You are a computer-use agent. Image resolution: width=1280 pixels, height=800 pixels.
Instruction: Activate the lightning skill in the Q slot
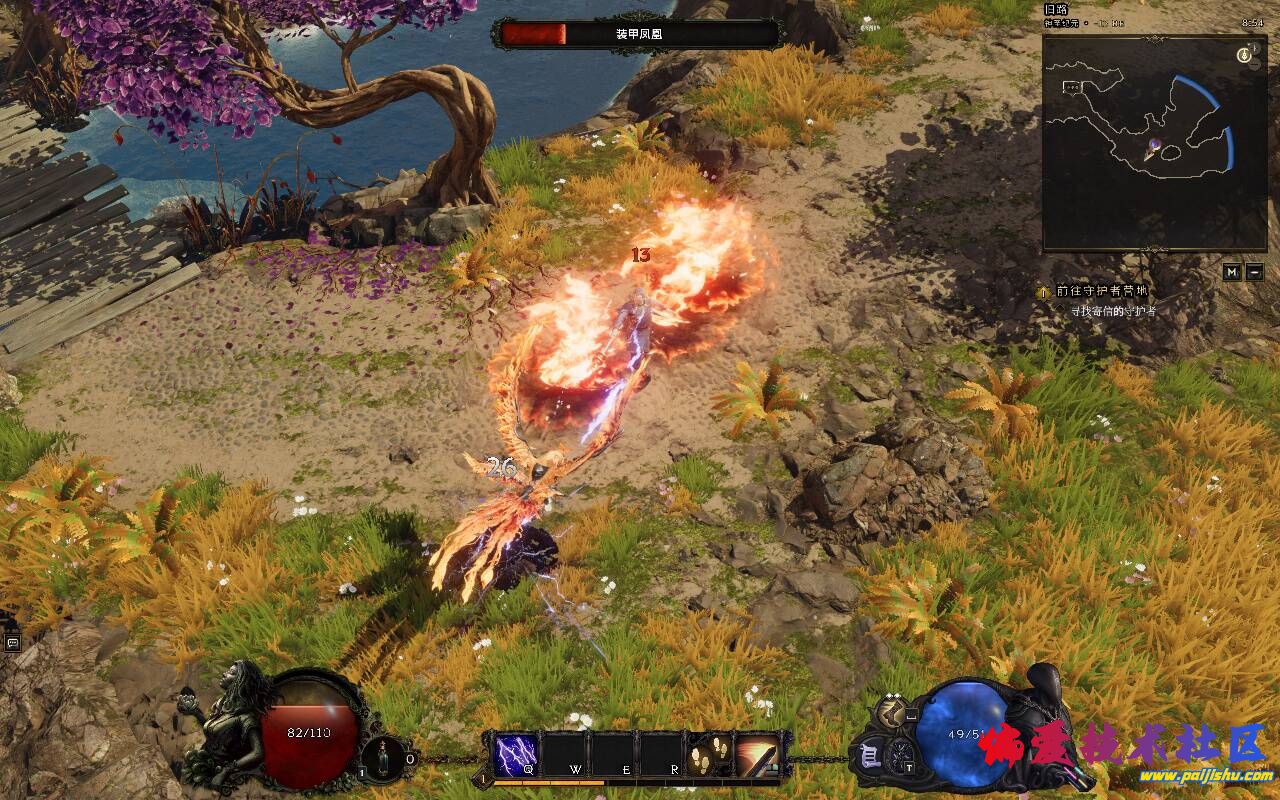coord(516,754)
